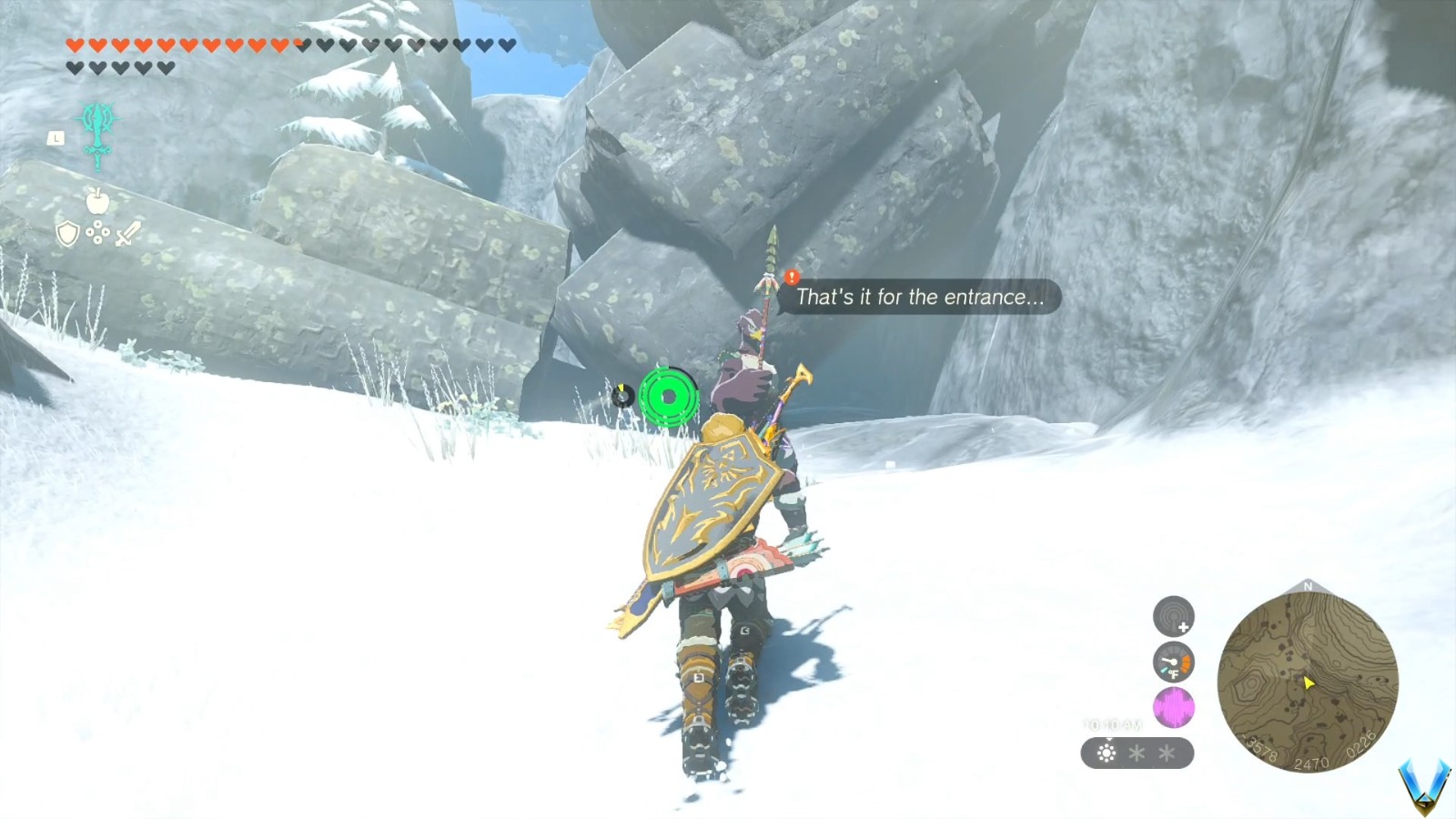This screenshot has height=819, width=1456.
Task: Select the shield swap icon beside the d-pad
Action: click(66, 234)
